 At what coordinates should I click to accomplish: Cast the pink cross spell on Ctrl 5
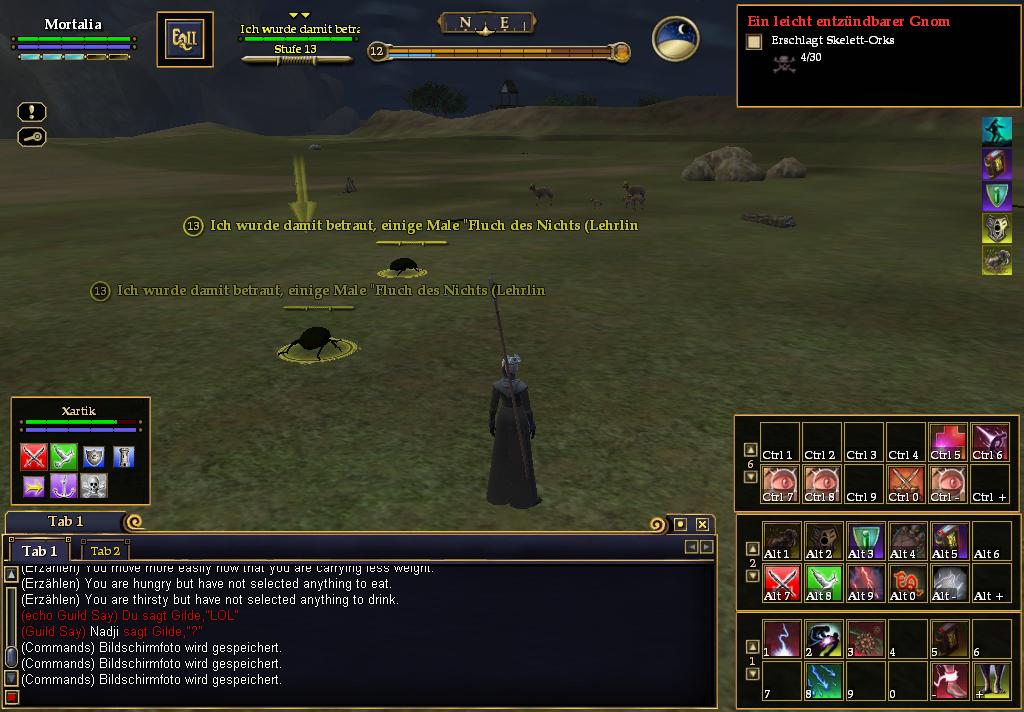(x=947, y=441)
